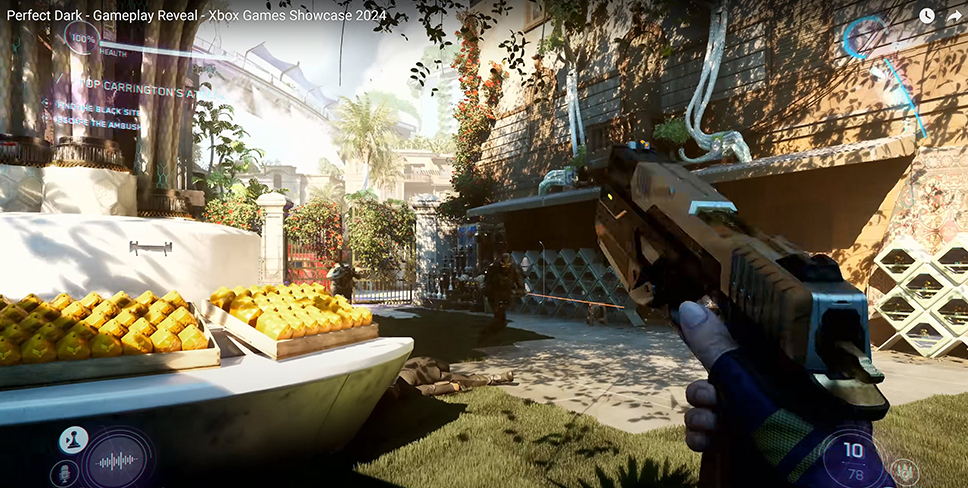Viewport: 968px width, 488px height.
Task: Select the gadget icon beside ammo counter
Action: point(904,469)
